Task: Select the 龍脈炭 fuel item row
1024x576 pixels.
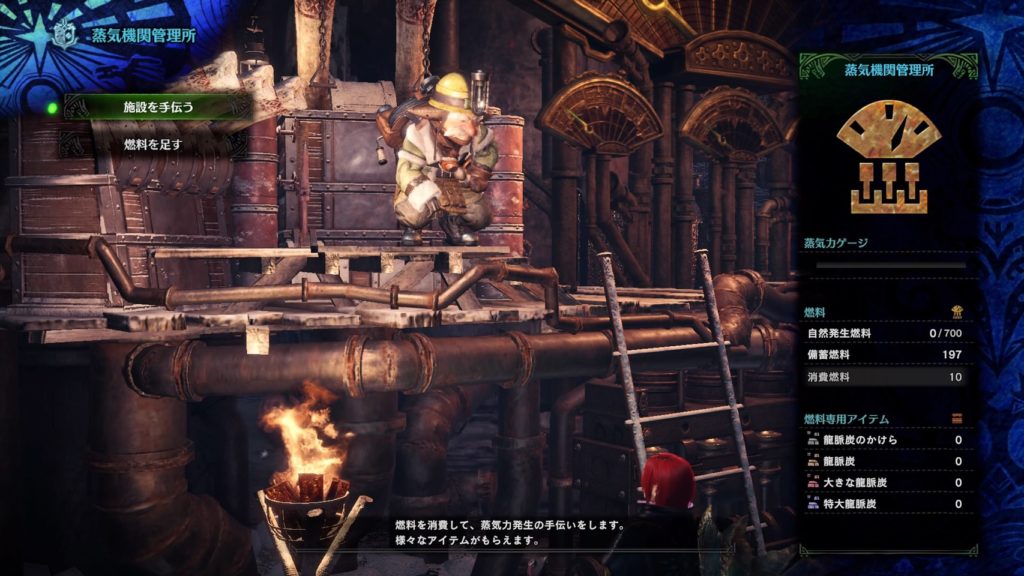Action: point(884,461)
